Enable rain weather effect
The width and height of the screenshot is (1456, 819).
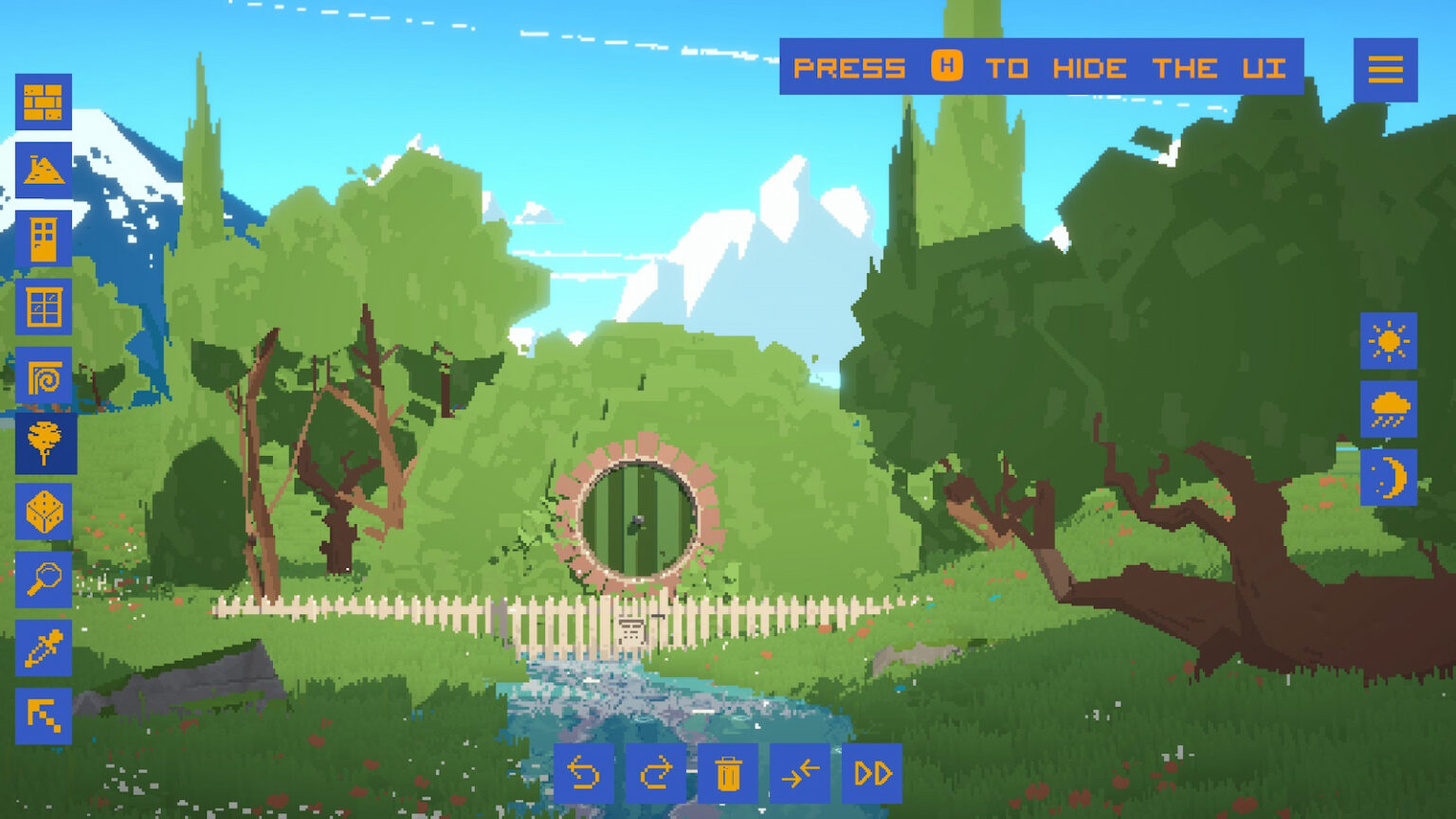[1387, 411]
